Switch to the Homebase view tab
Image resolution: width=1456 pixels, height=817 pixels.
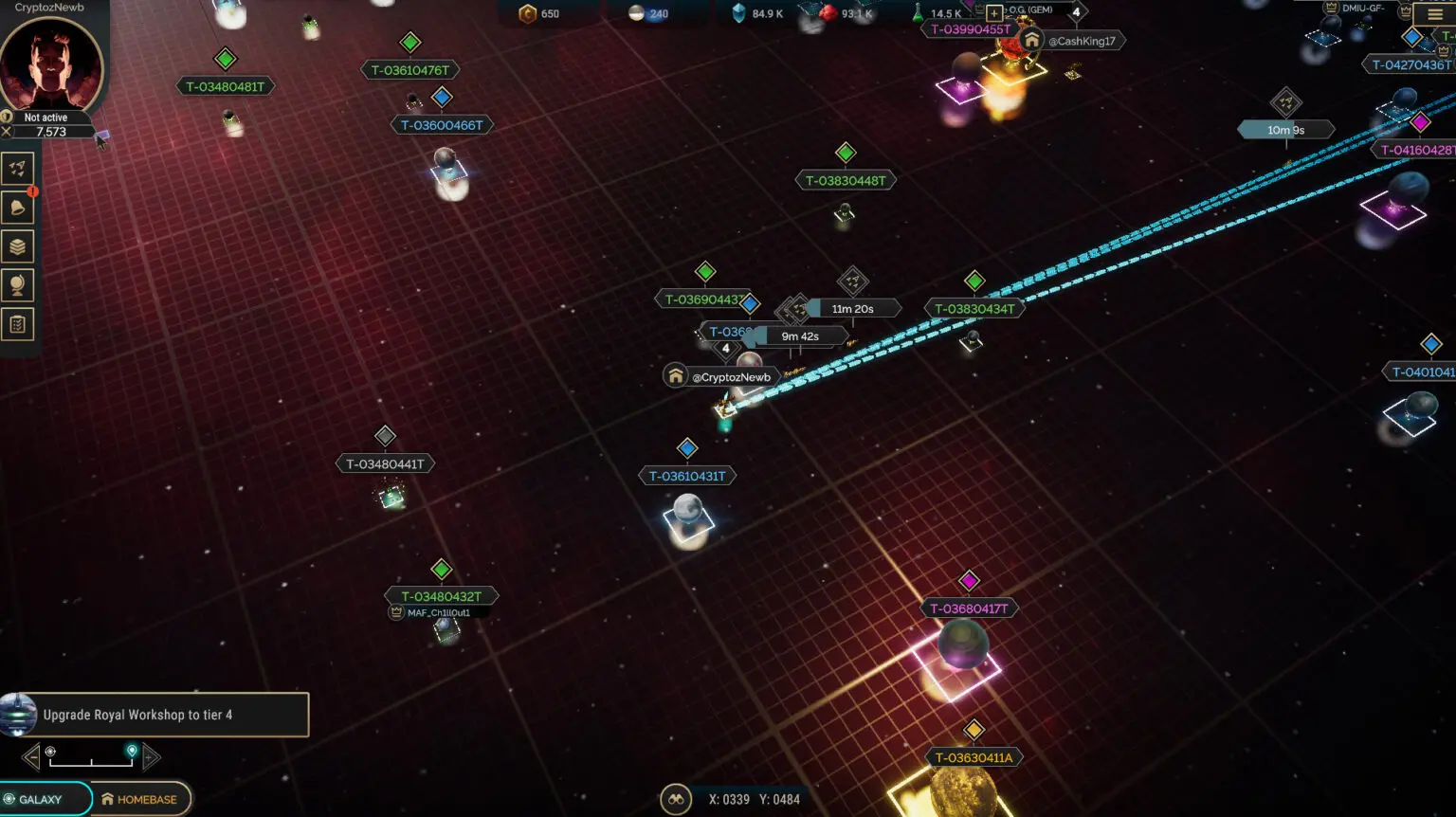[140, 799]
